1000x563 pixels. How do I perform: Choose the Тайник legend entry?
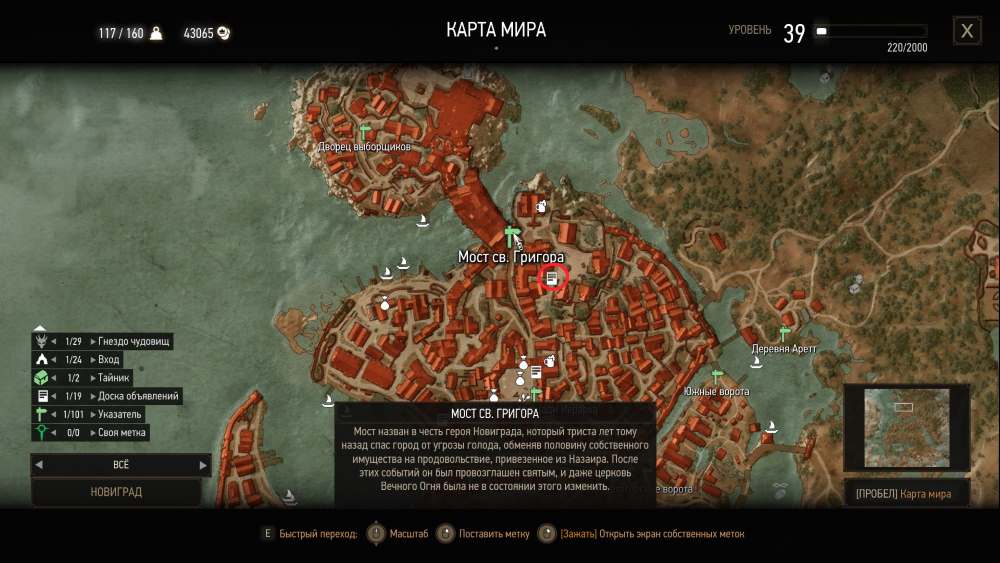(x=114, y=378)
